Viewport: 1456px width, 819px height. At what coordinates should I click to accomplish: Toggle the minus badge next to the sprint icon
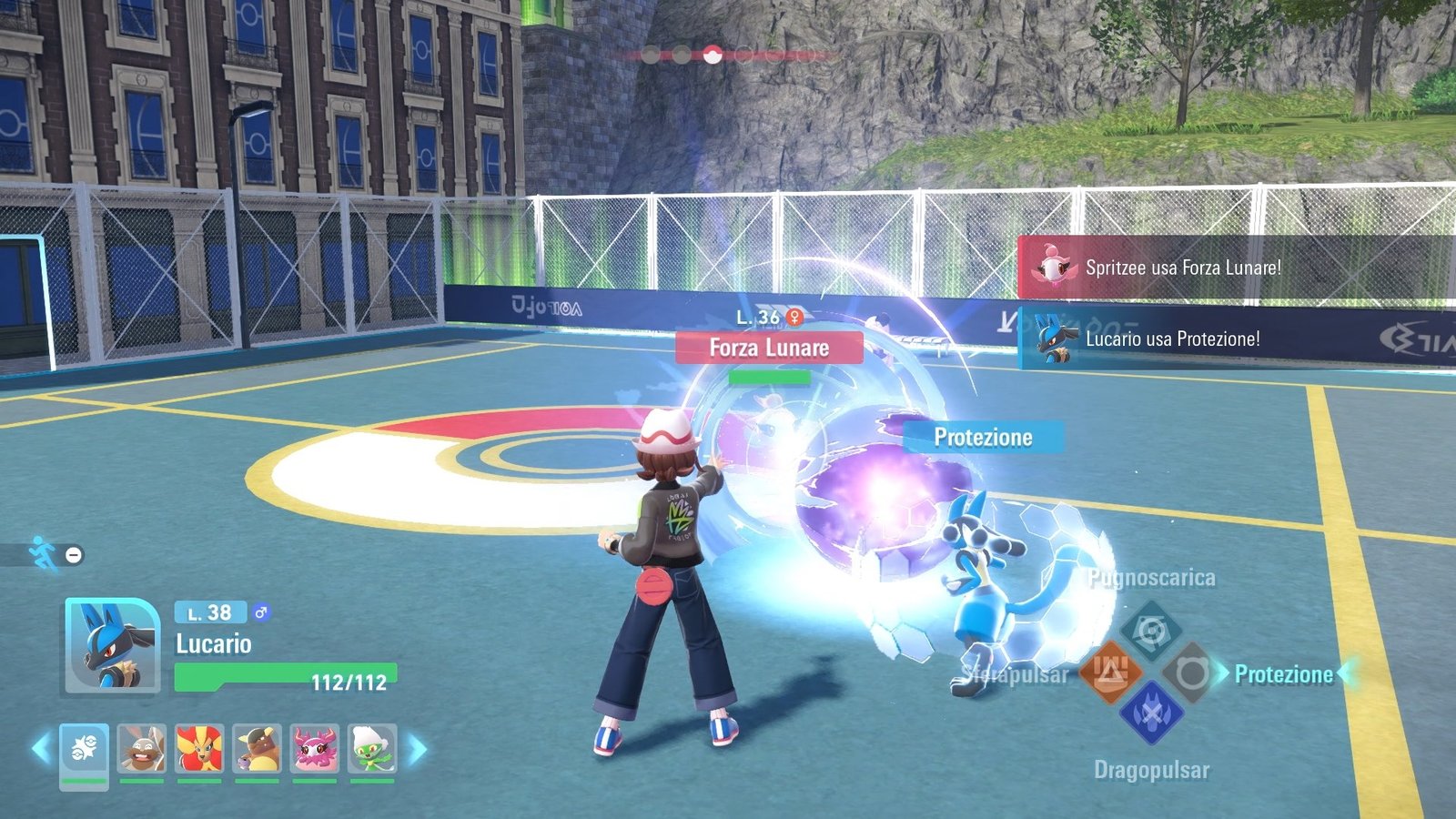click(73, 554)
